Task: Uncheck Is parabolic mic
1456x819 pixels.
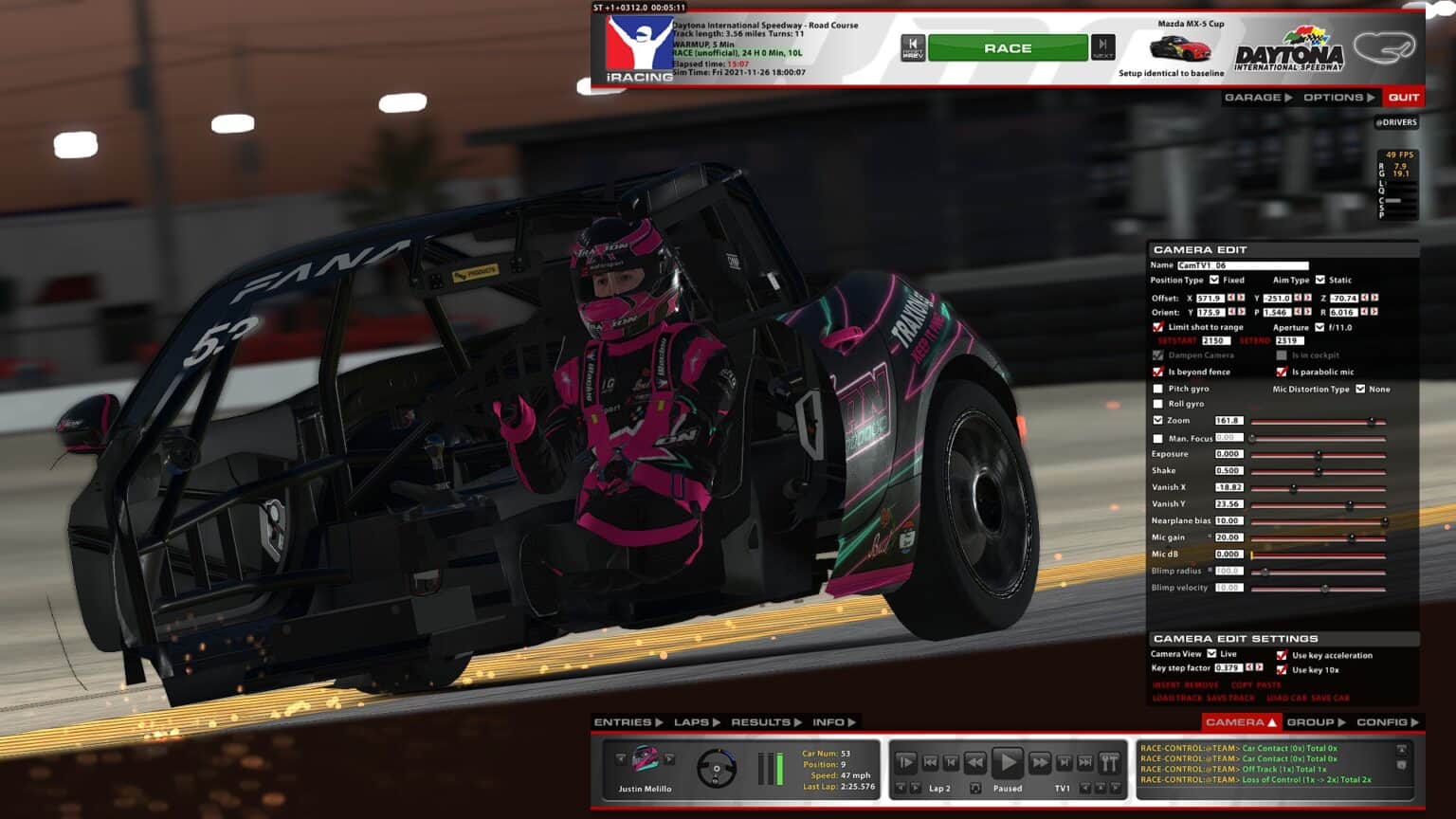Action: point(1282,372)
